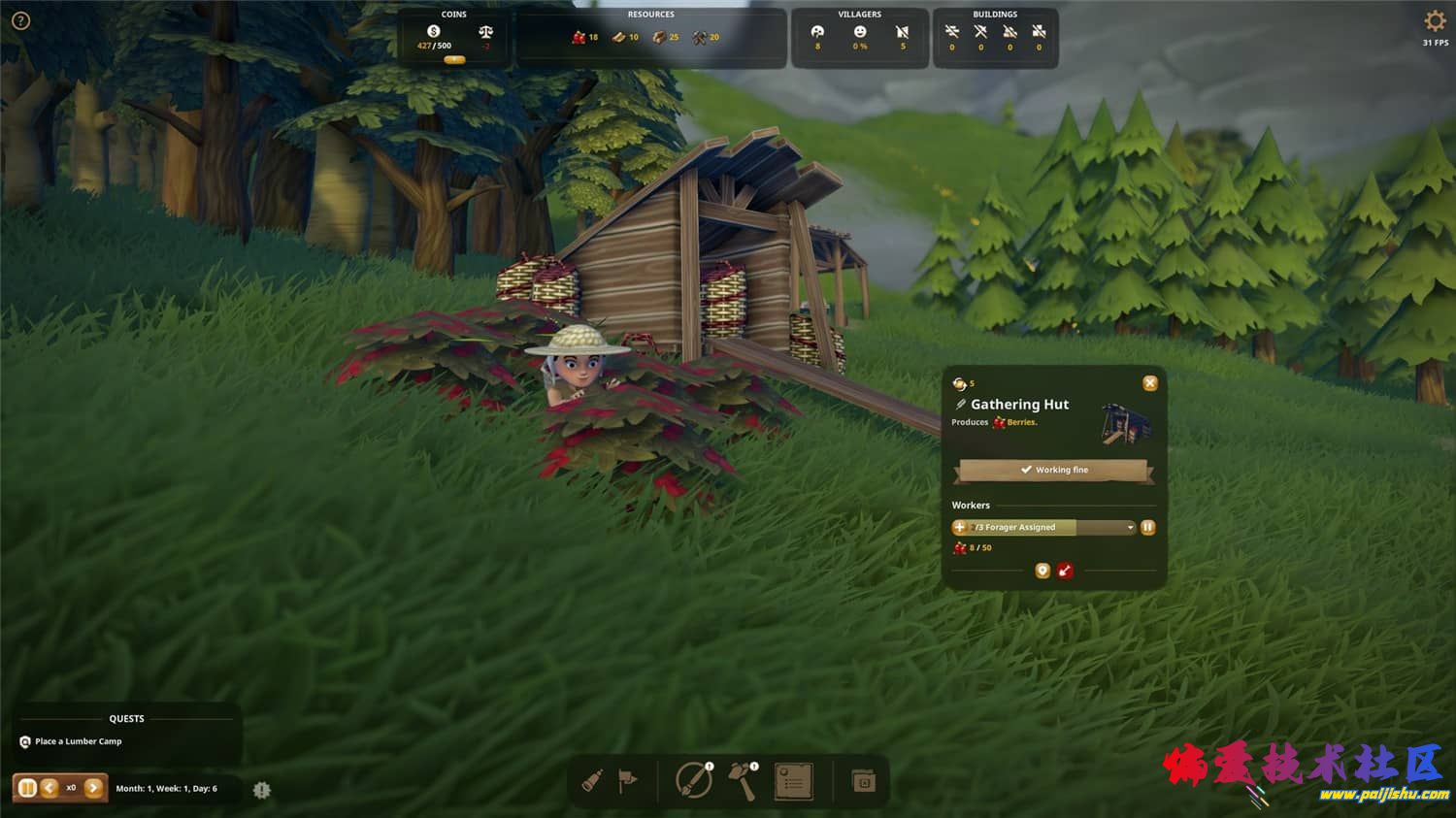Open the help question mark
Image resolution: width=1456 pixels, height=818 pixels.
click(20, 20)
